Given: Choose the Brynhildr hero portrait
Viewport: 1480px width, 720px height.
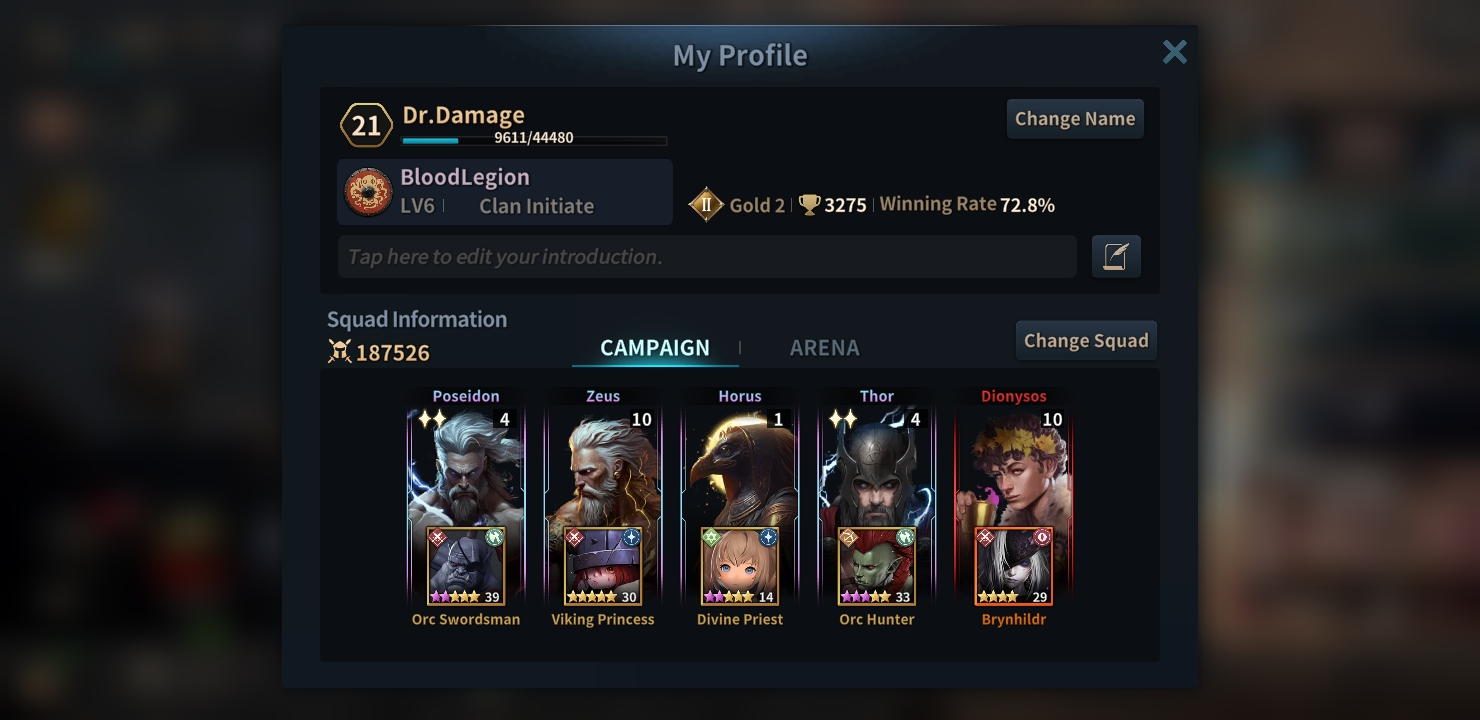Looking at the screenshot, I should (x=1014, y=567).
